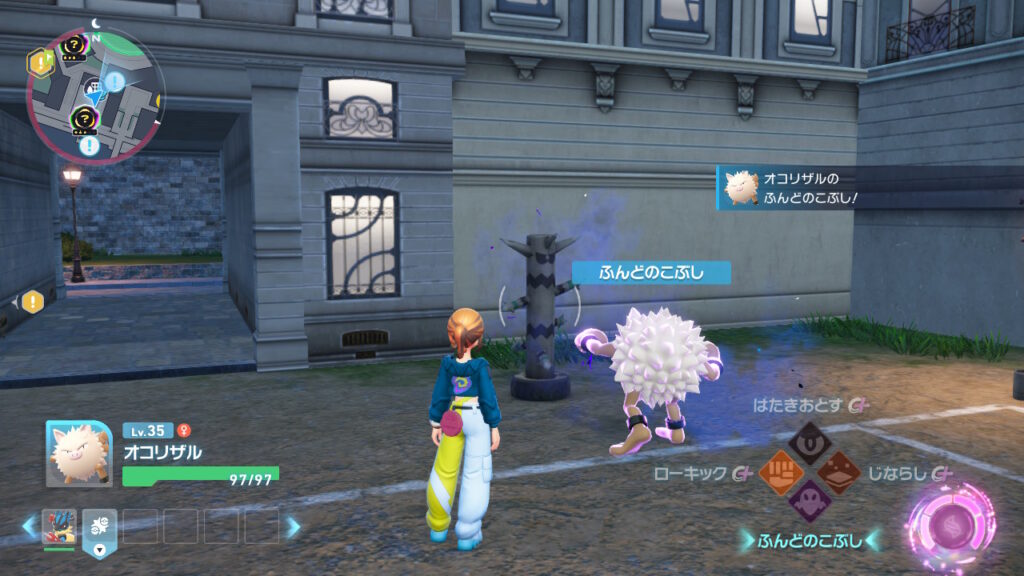
Task: Cycle party right with the blue arrow
Action: click(293, 526)
